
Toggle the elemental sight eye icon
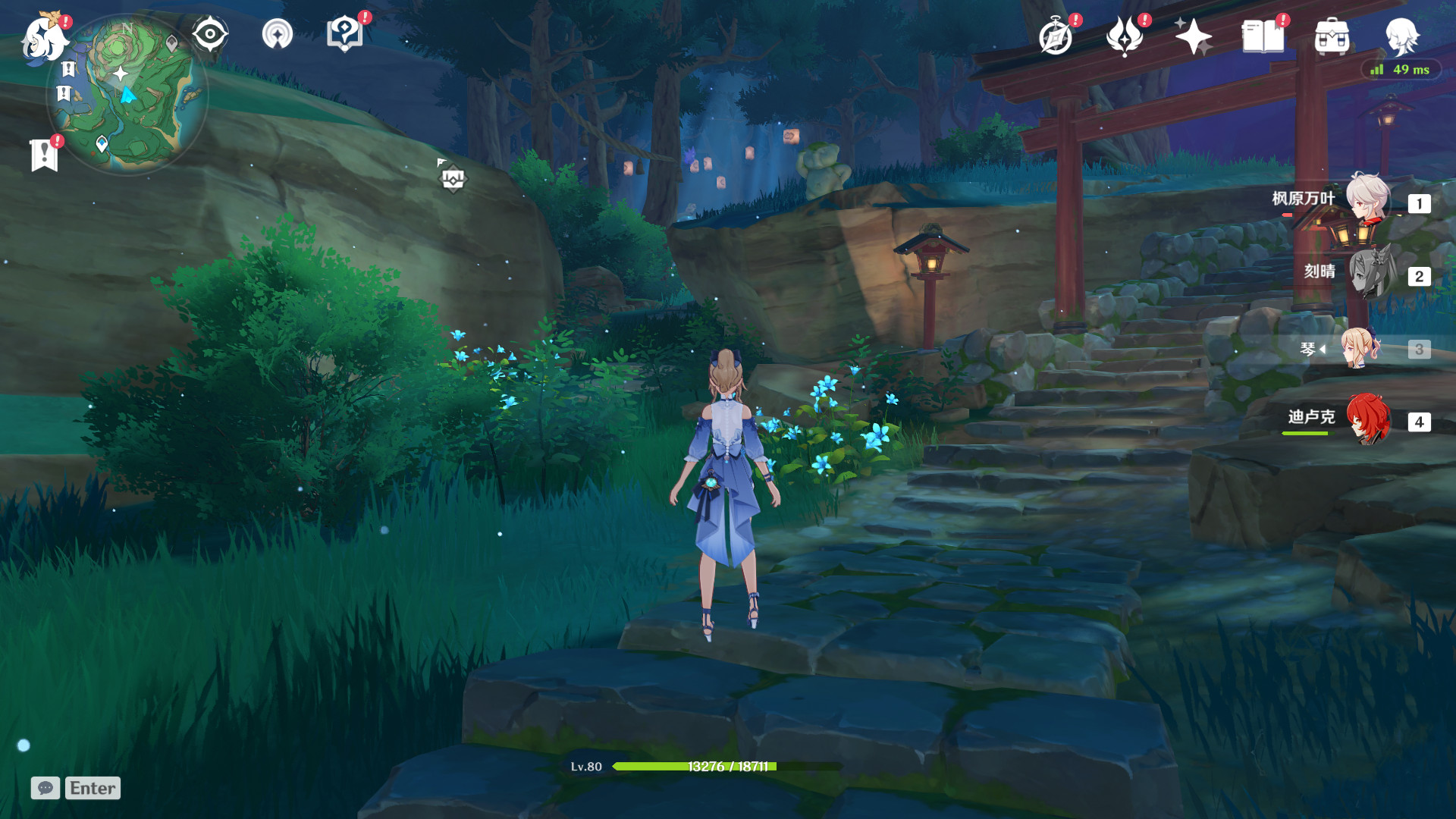[209, 34]
